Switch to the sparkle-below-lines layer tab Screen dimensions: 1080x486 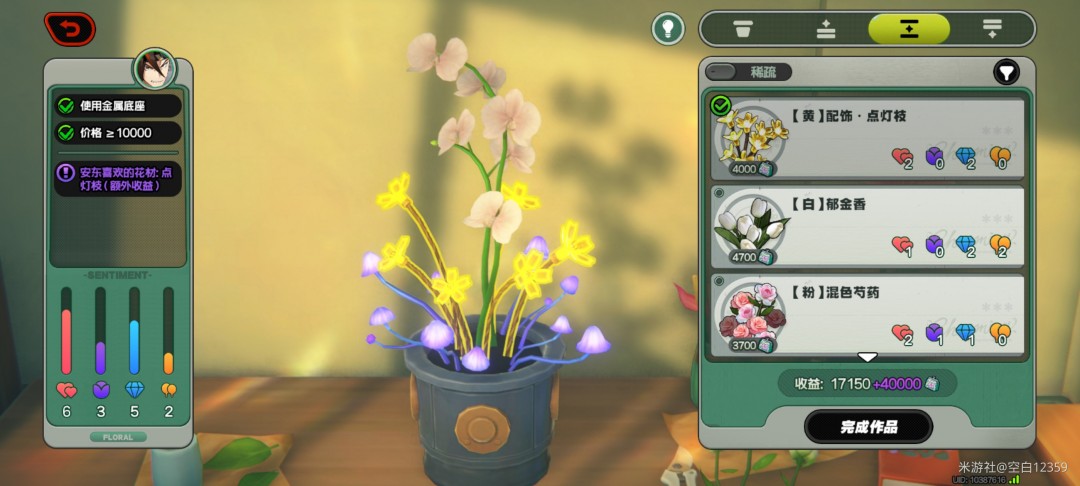coord(991,28)
